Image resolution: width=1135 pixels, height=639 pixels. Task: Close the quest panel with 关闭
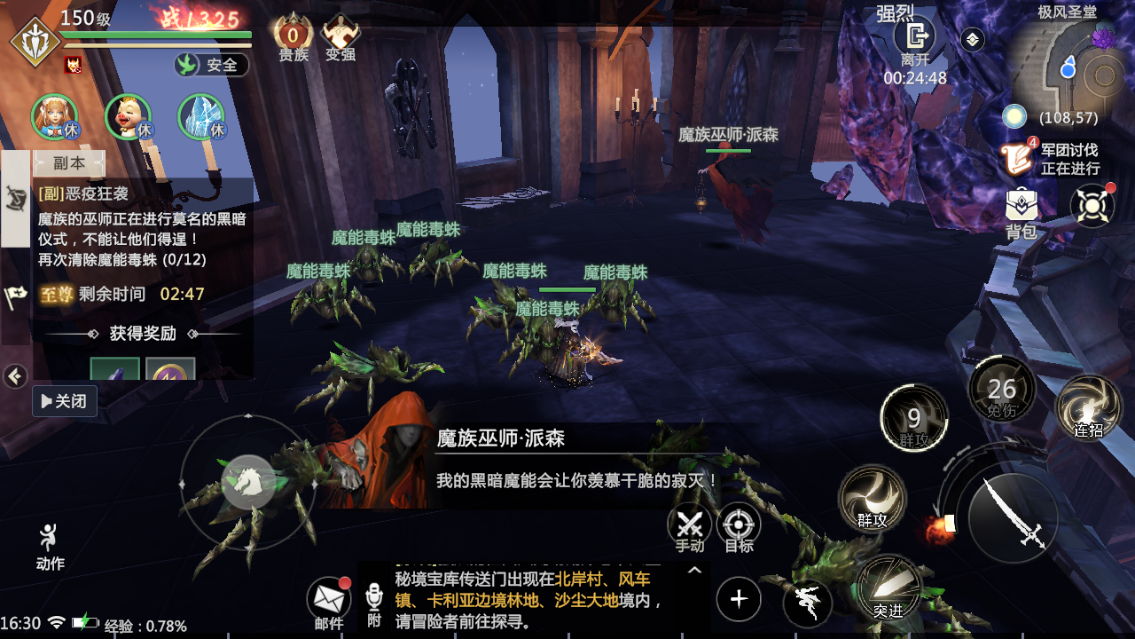(x=64, y=401)
